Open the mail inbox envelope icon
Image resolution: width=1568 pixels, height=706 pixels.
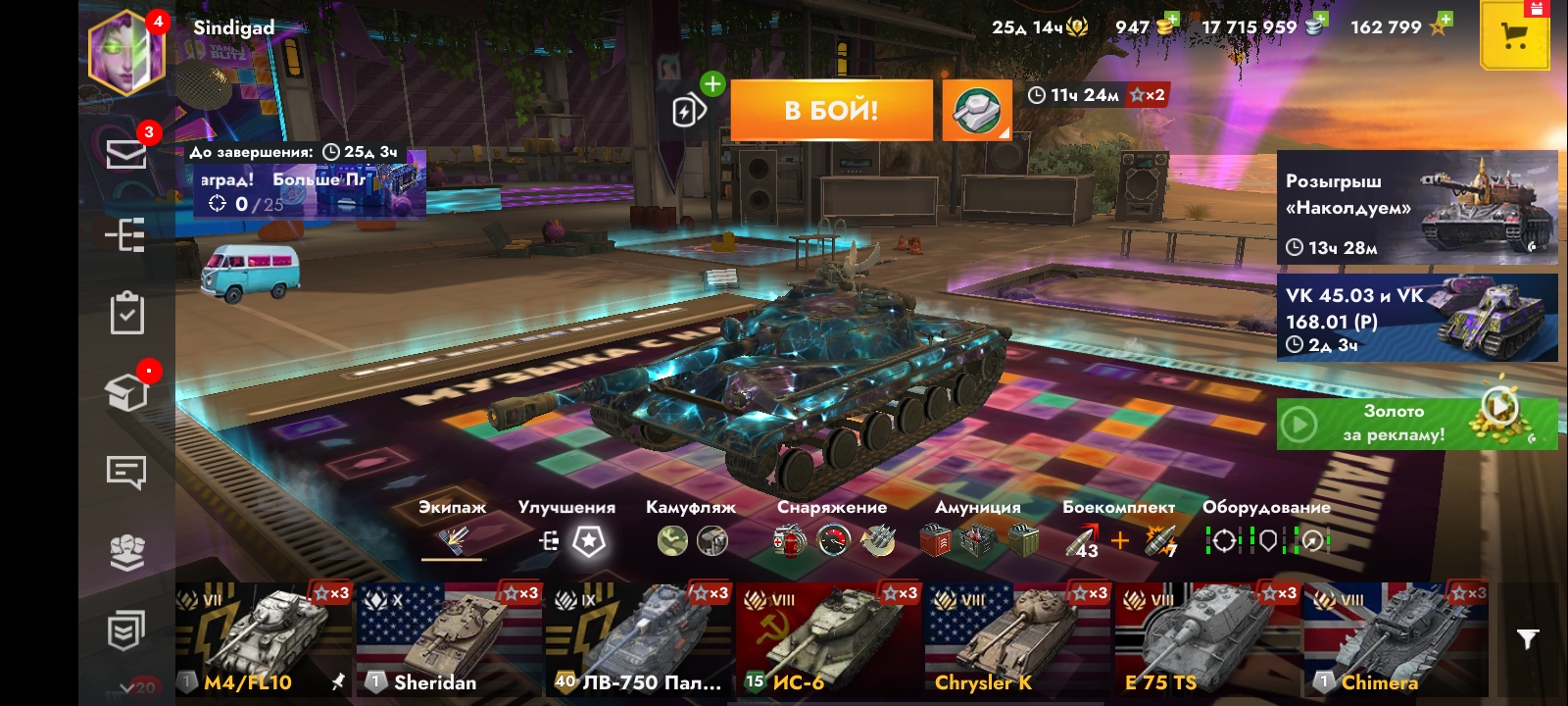pos(126,154)
